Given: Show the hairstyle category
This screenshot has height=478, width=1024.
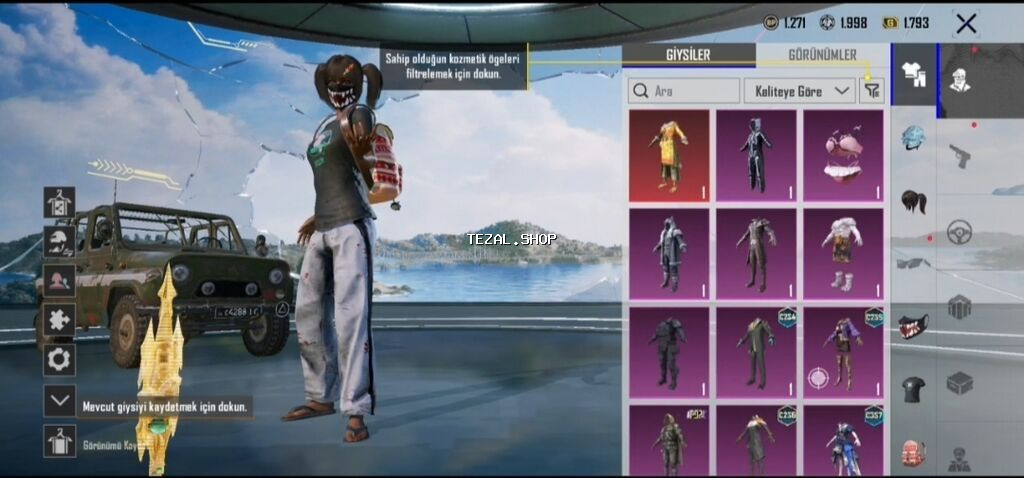Looking at the screenshot, I should 913,201.
